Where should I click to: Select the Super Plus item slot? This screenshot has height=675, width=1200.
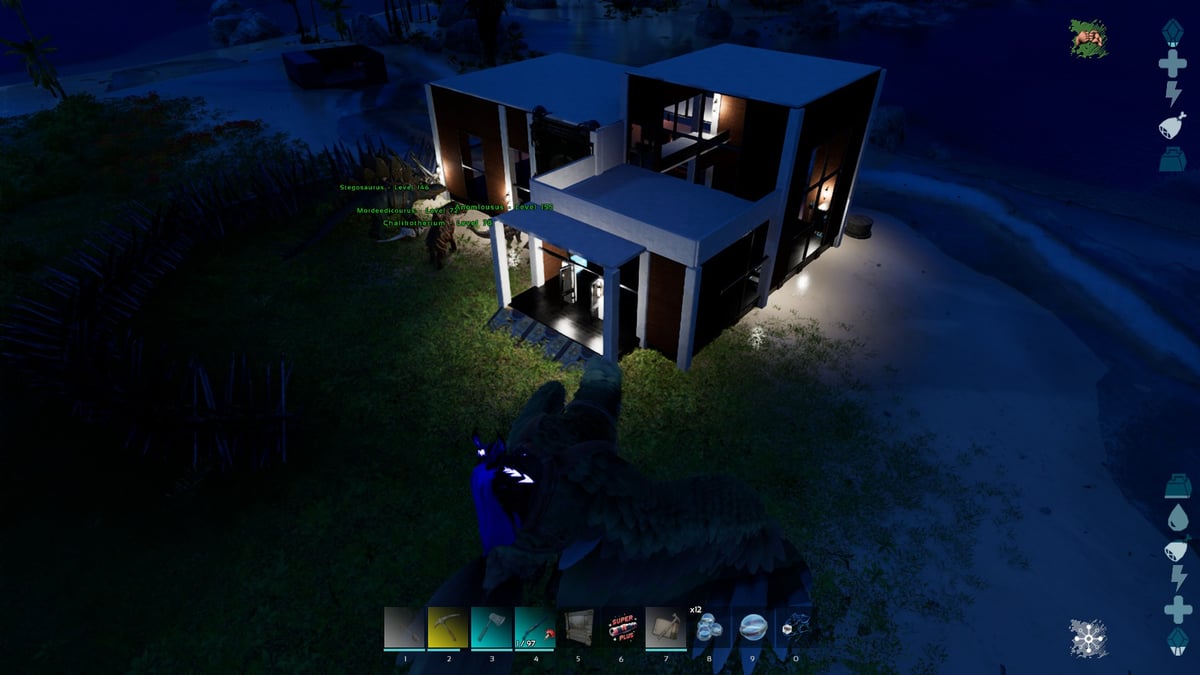[x=622, y=627]
